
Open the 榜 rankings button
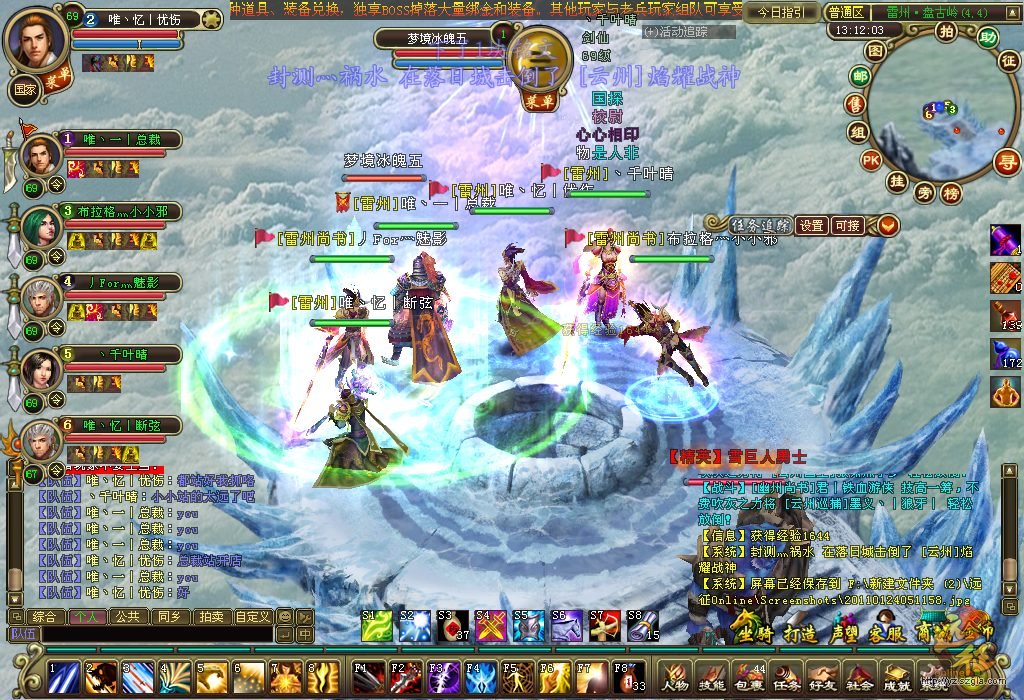(x=951, y=192)
